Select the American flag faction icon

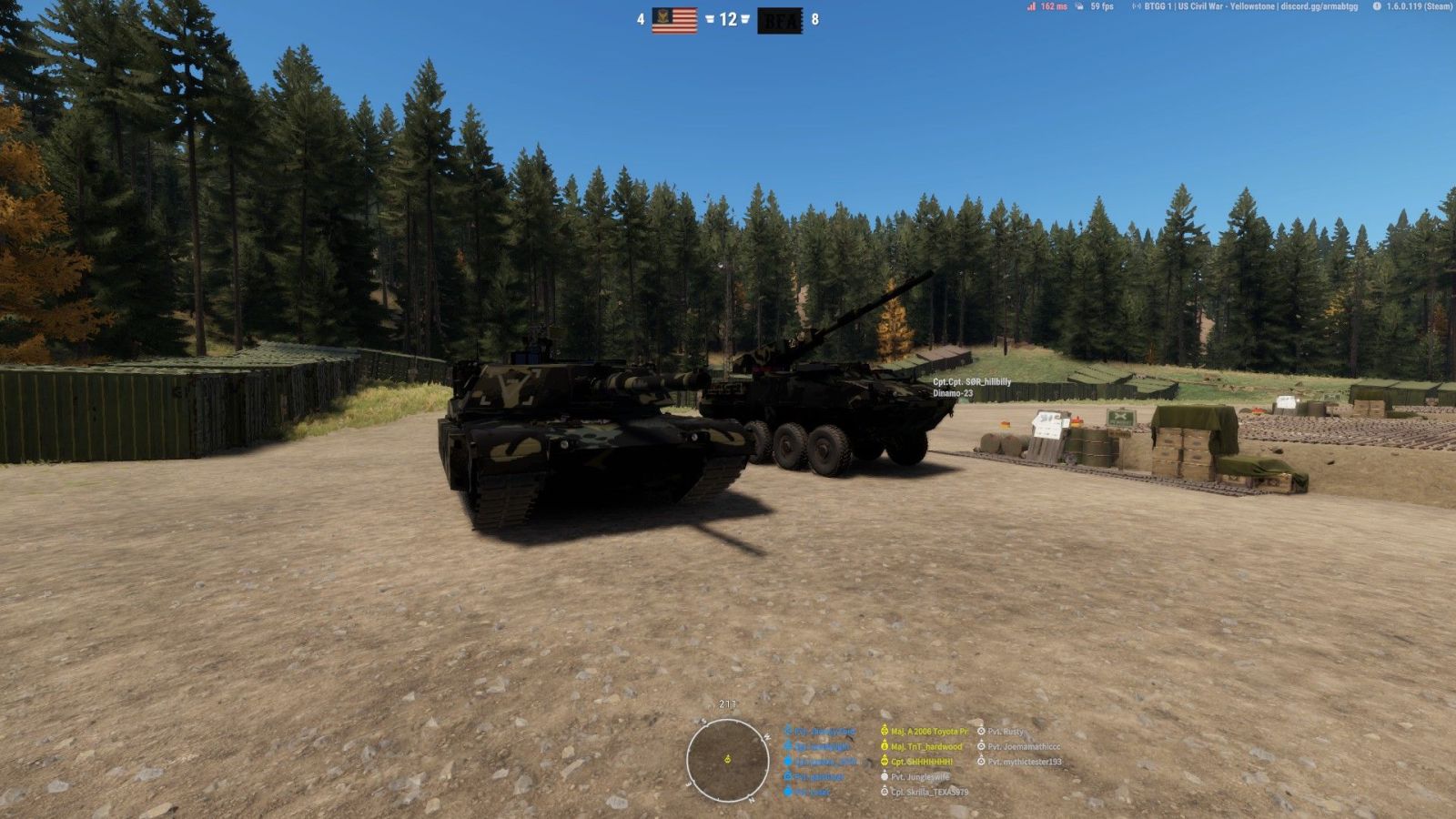coord(674,19)
